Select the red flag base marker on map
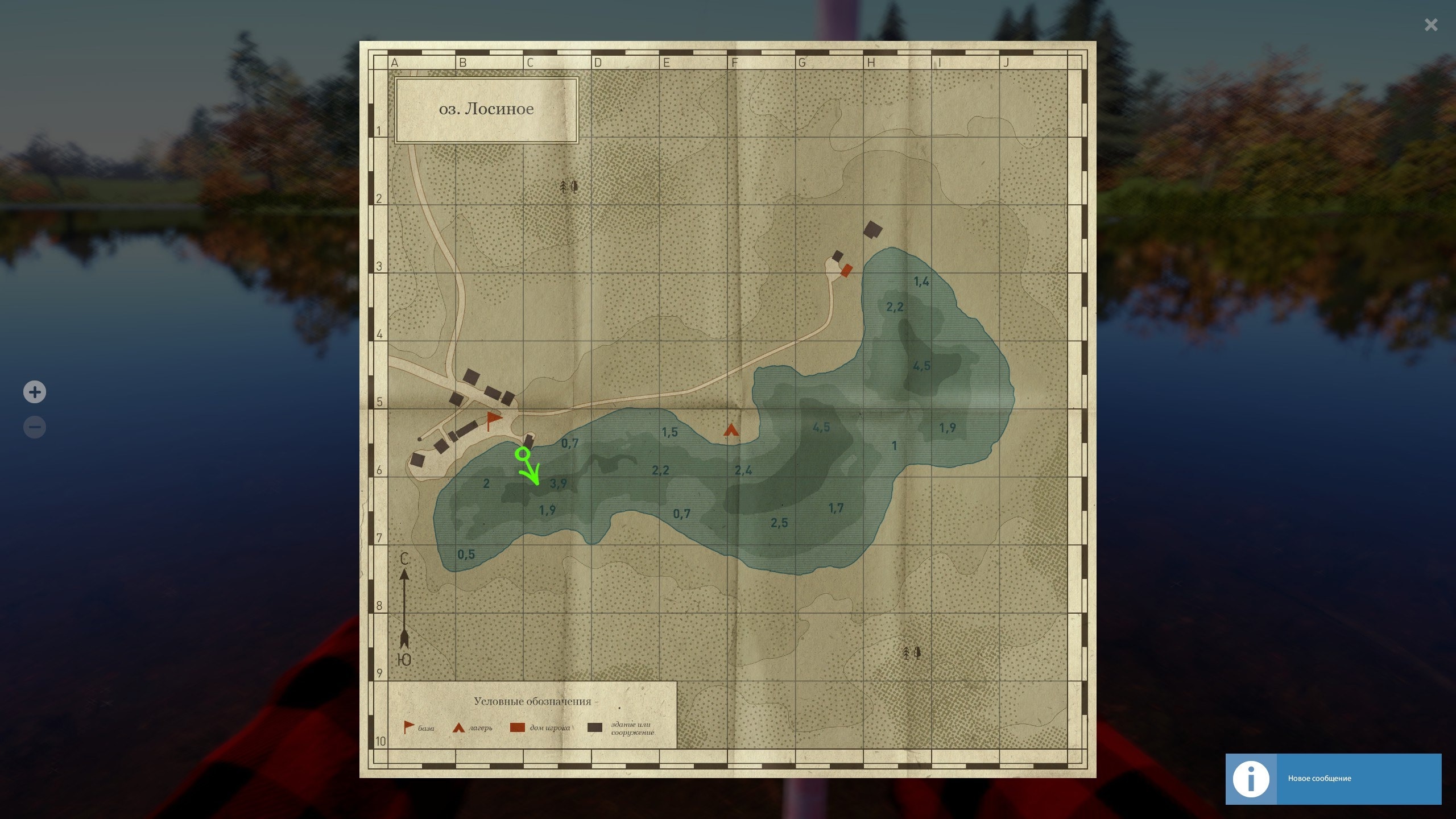The height and width of the screenshot is (819, 1456). pyautogui.click(x=493, y=421)
